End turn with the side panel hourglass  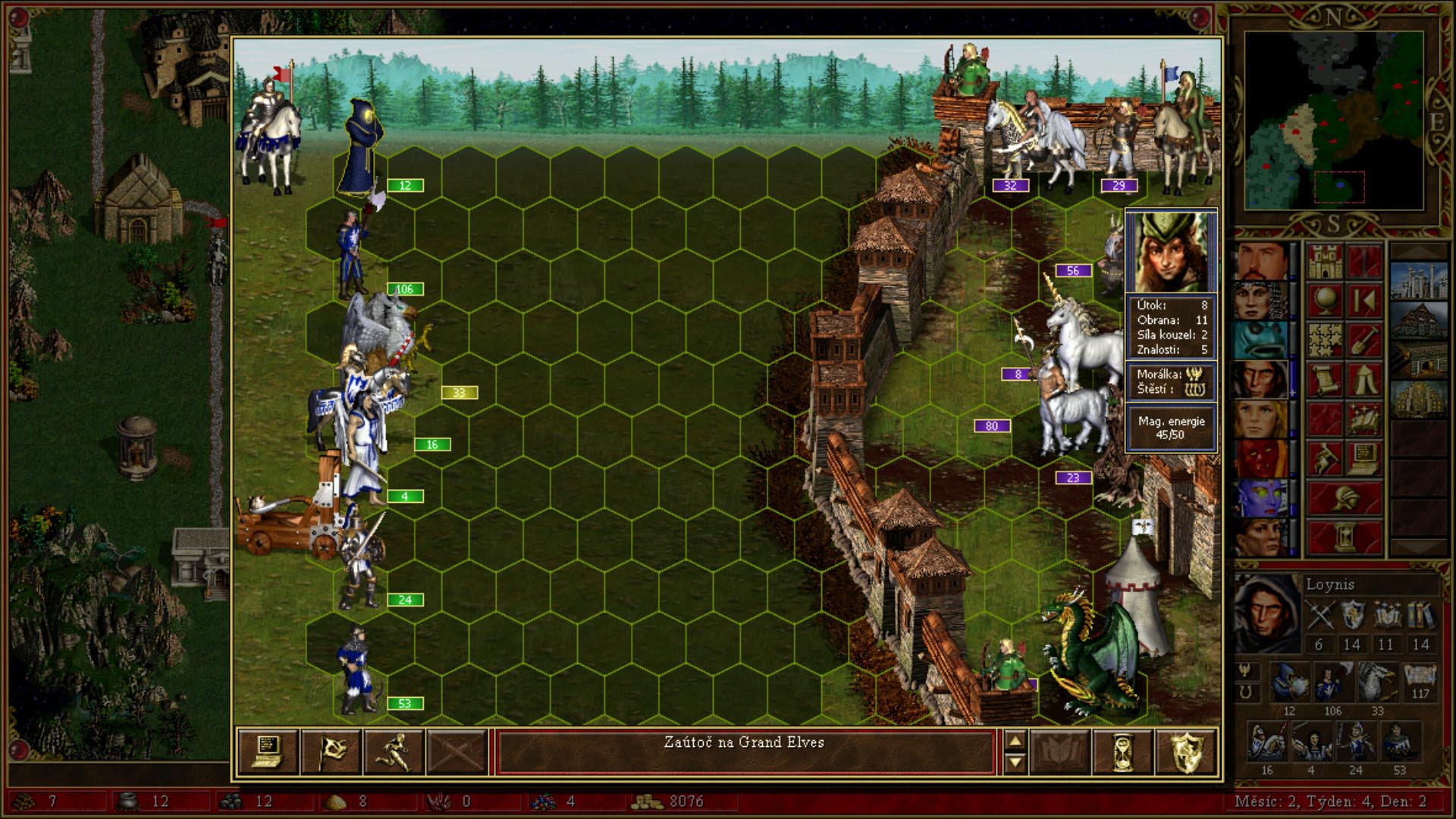tap(1344, 538)
